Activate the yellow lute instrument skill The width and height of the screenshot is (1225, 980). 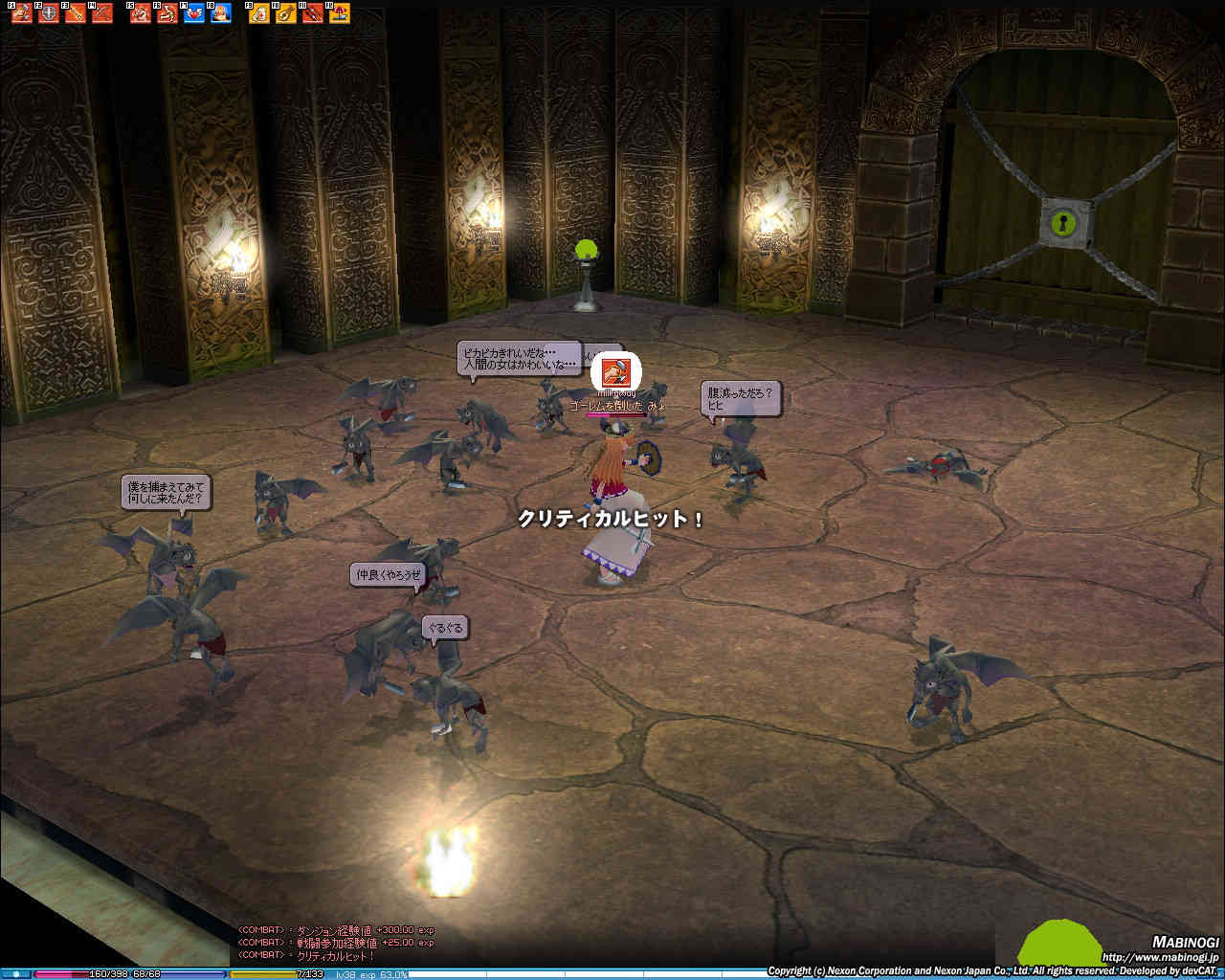(286, 13)
